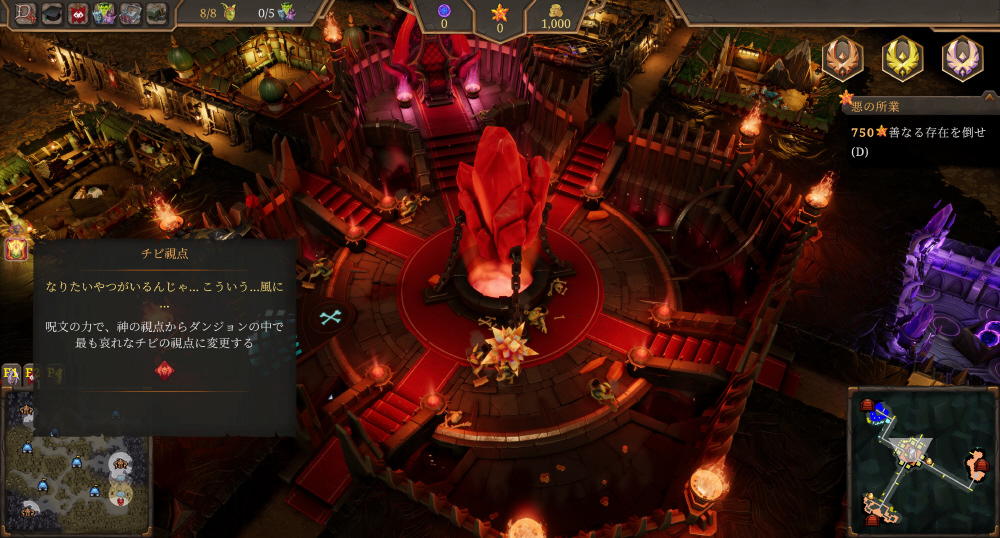Select the red banner icon

coord(78,13)
